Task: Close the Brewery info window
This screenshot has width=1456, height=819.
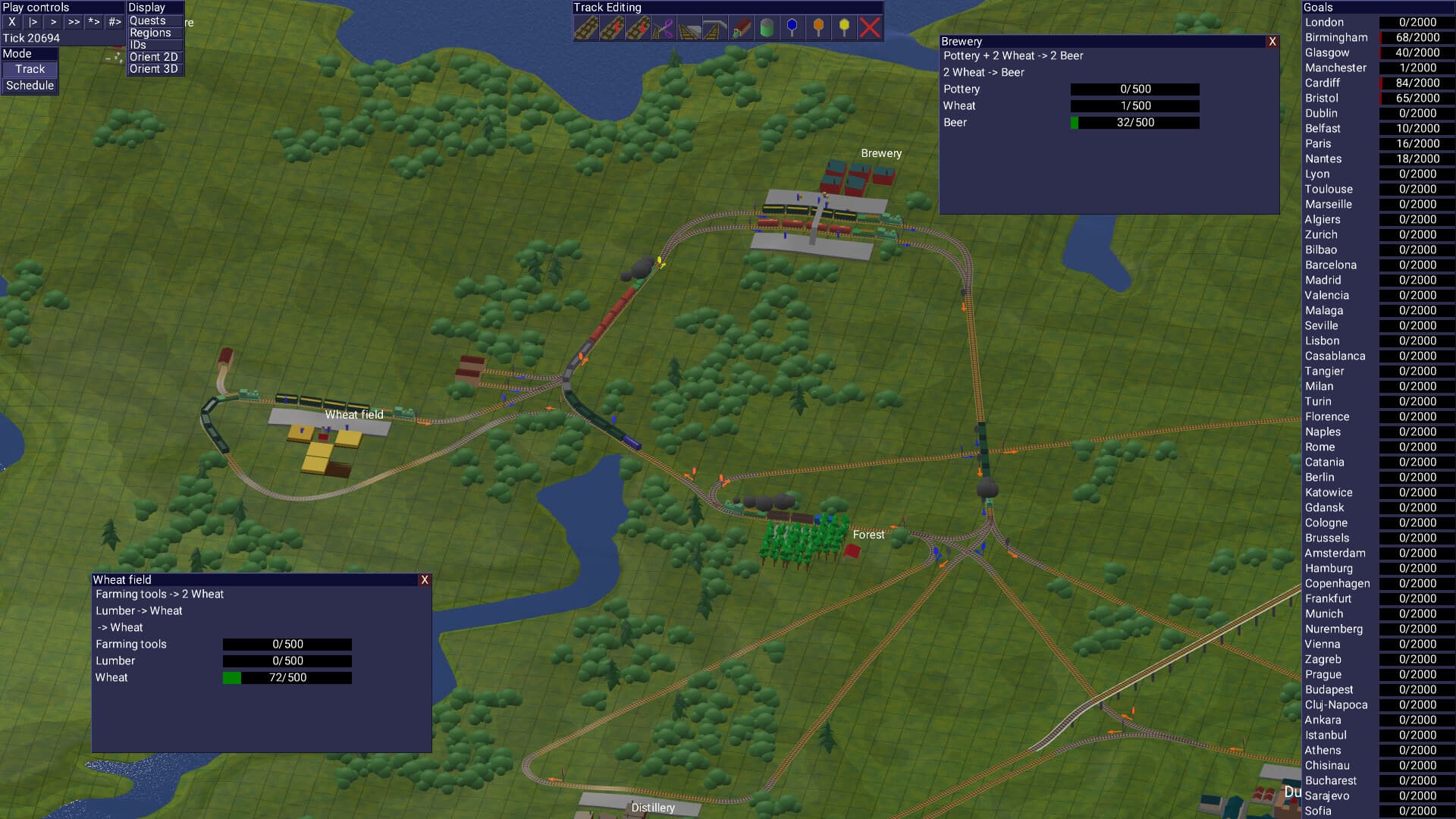Action: [1272, 42]
